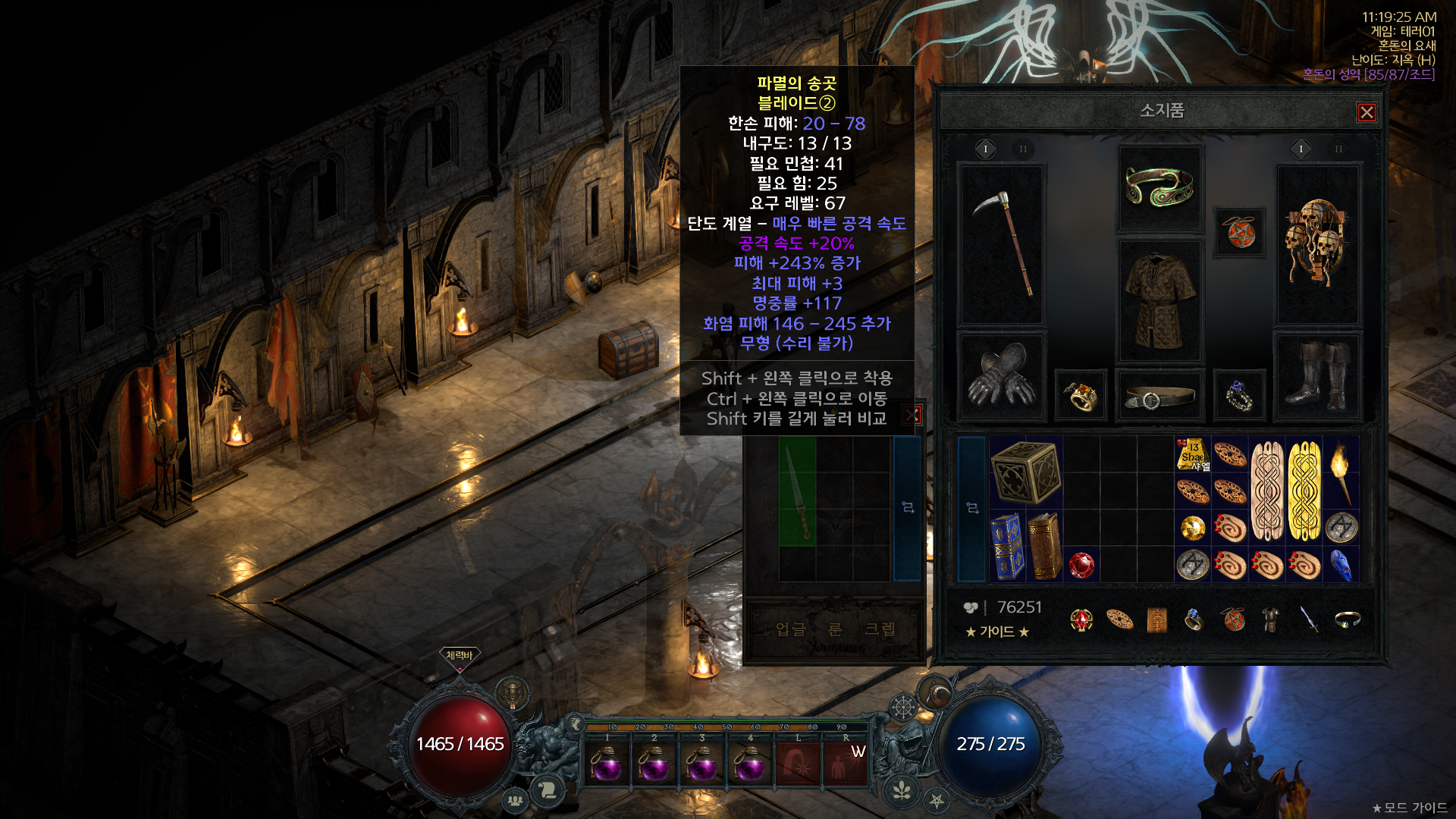Select the red ruby gem in inventory
The height and width of the screenshot is (819, 1456).
coord(1081,565)
